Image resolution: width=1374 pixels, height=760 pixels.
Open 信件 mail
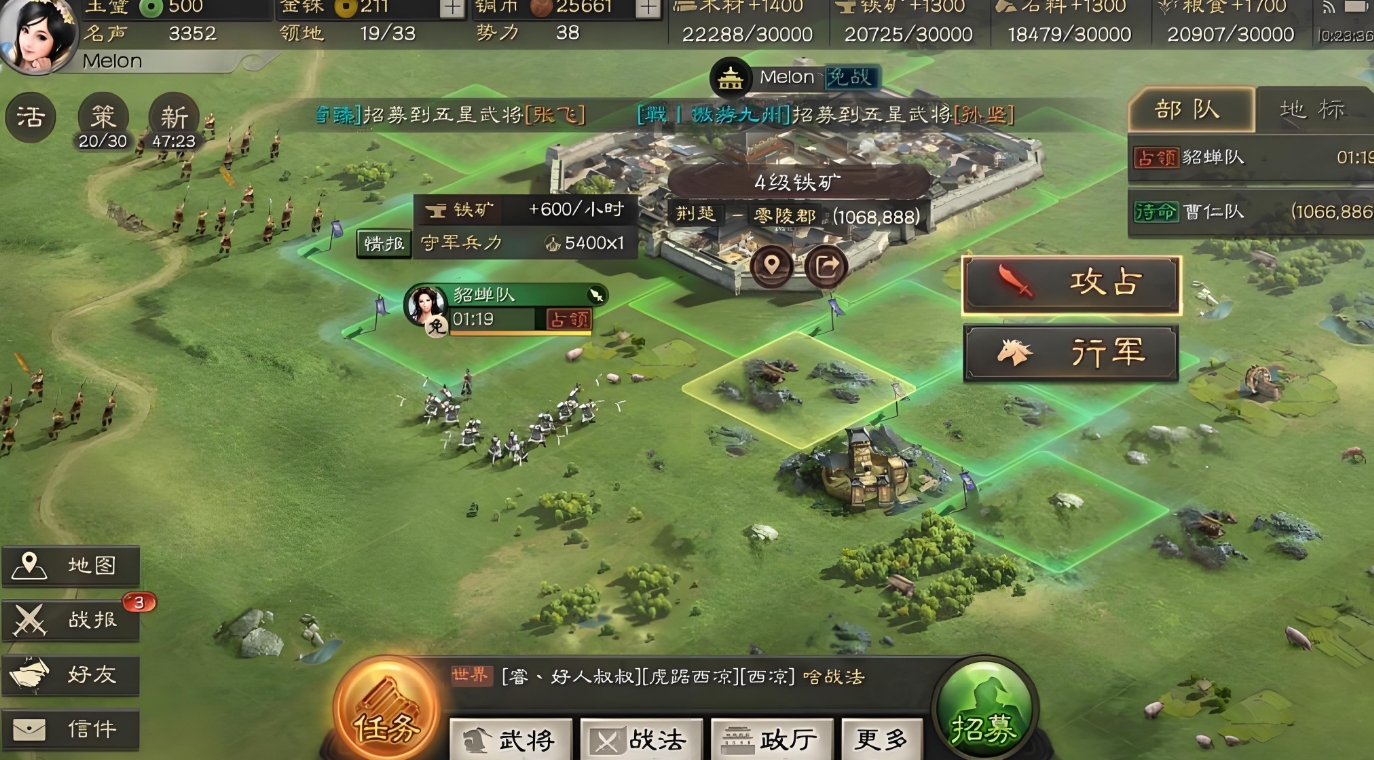71,729
